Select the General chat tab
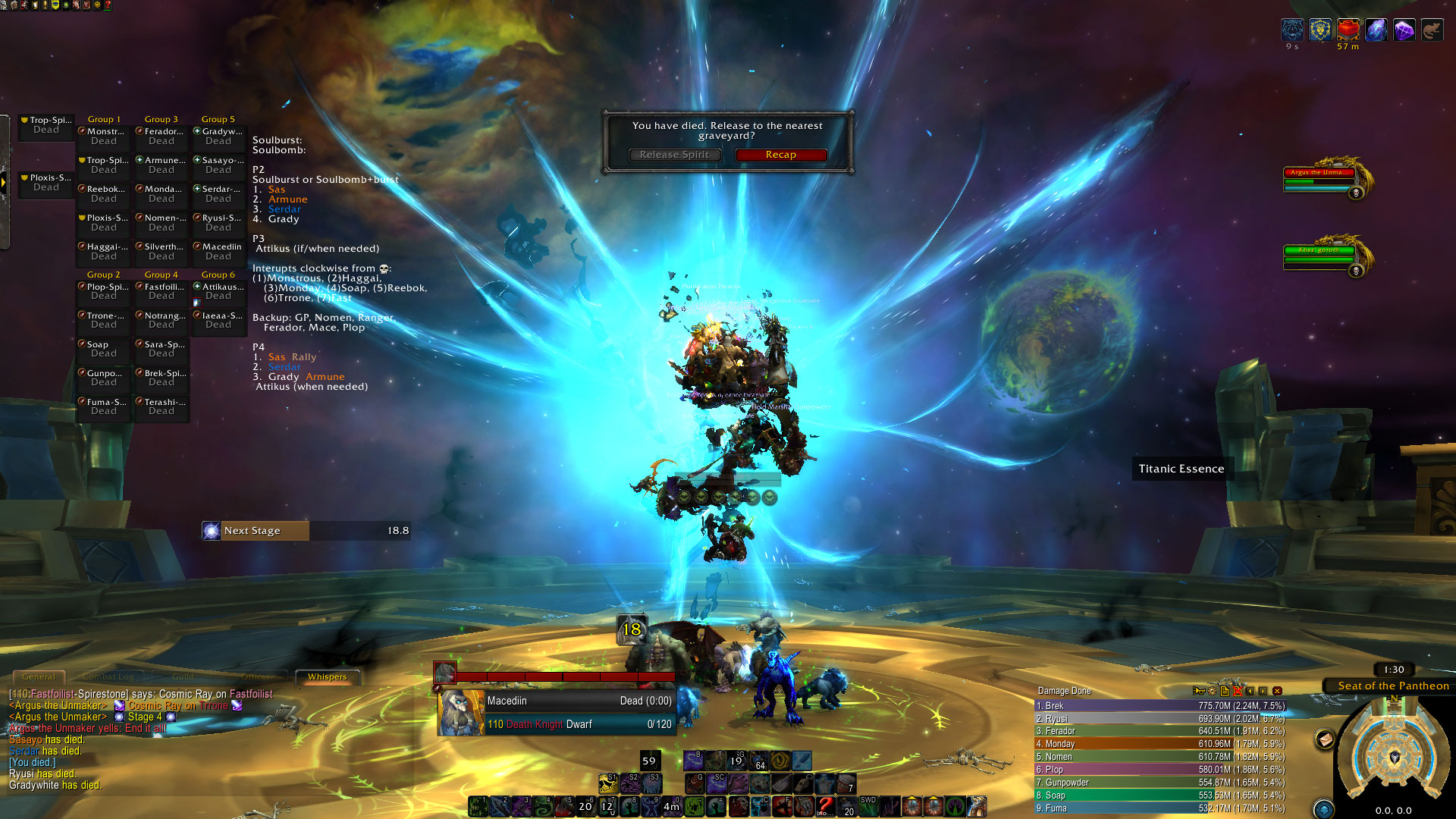Image resolution: width=1456 pixels, height=819 pixels. pos(39,676)
